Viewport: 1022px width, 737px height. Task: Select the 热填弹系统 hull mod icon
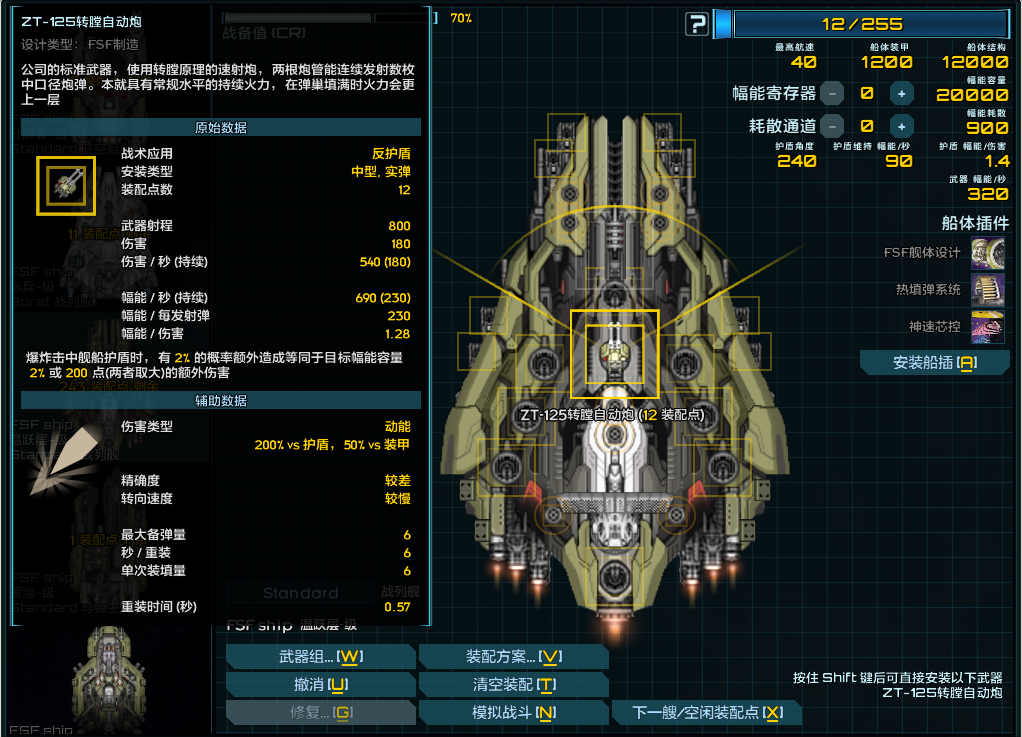988,290
